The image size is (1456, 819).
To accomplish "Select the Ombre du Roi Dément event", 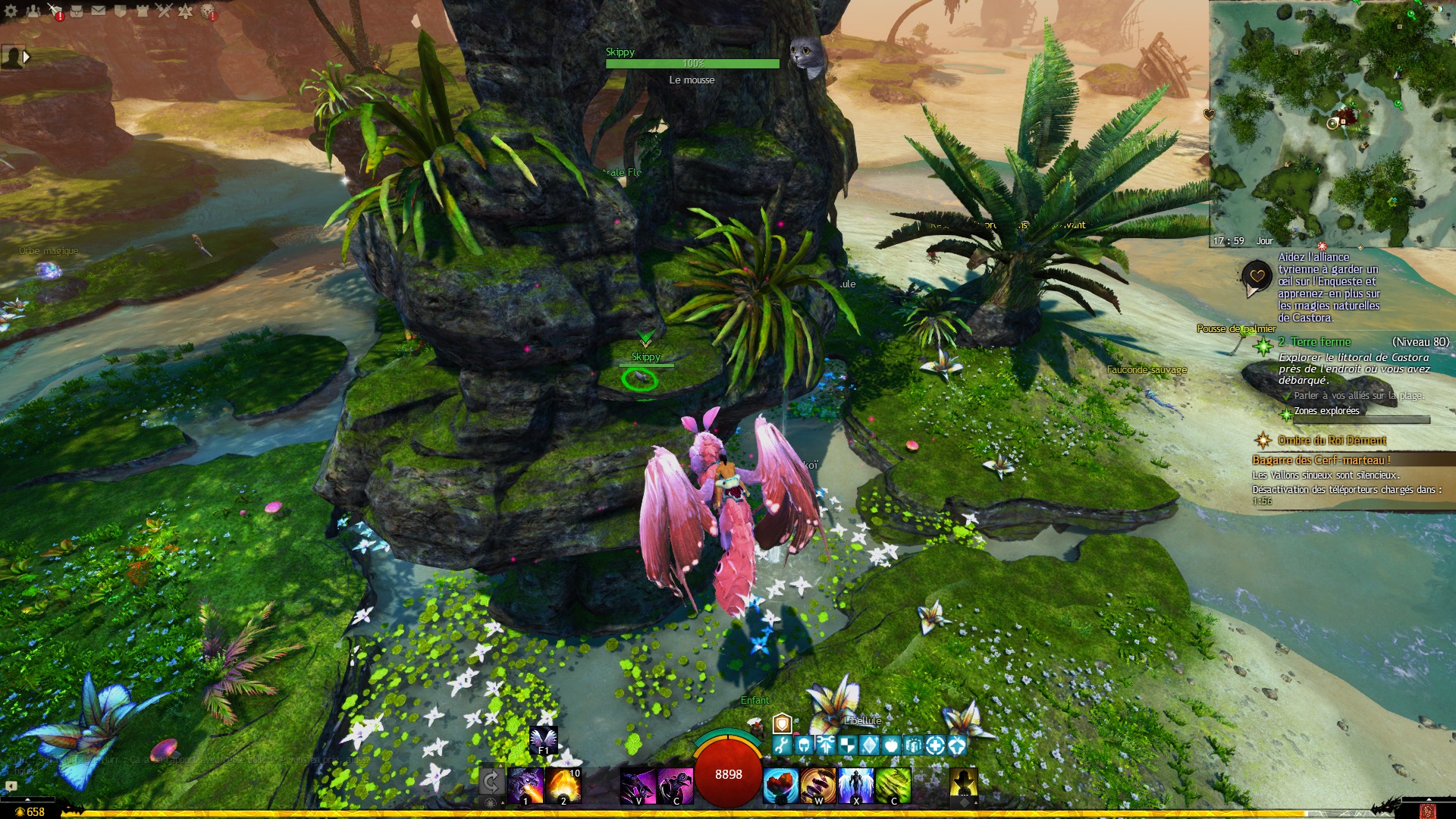I will [x=1332, y=441].
